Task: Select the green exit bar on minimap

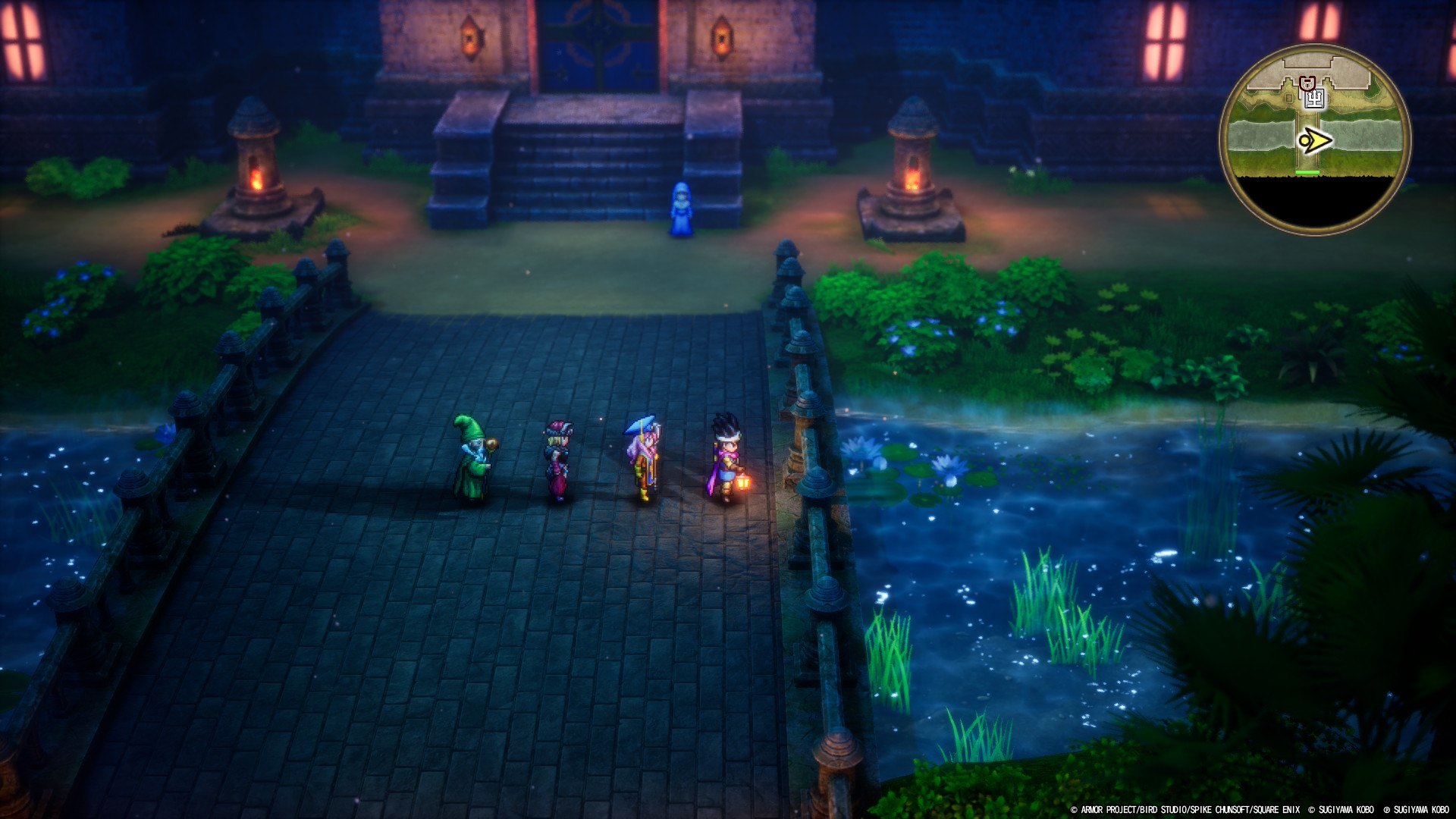Action: click(x=1307, y=174)
